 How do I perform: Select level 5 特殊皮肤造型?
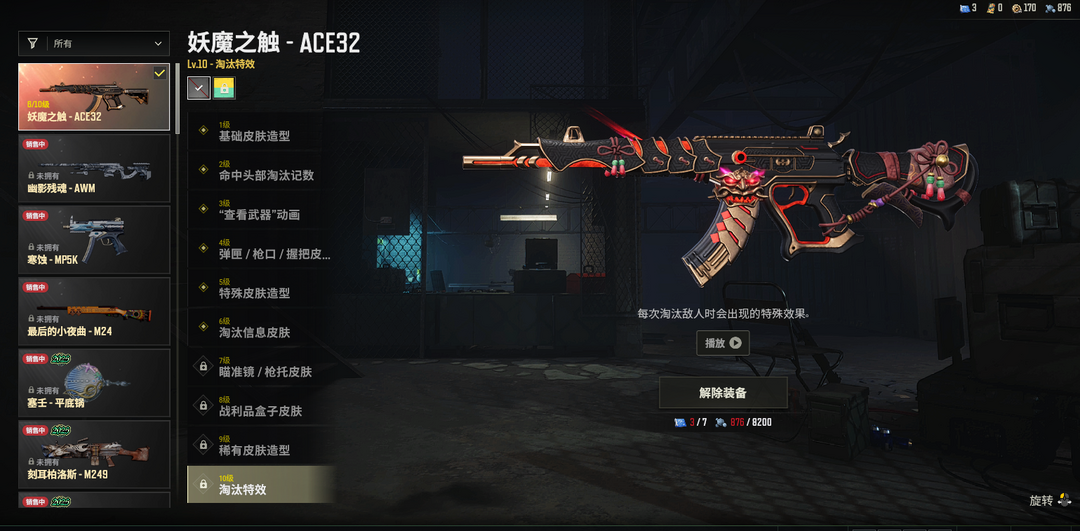(260, 293)
